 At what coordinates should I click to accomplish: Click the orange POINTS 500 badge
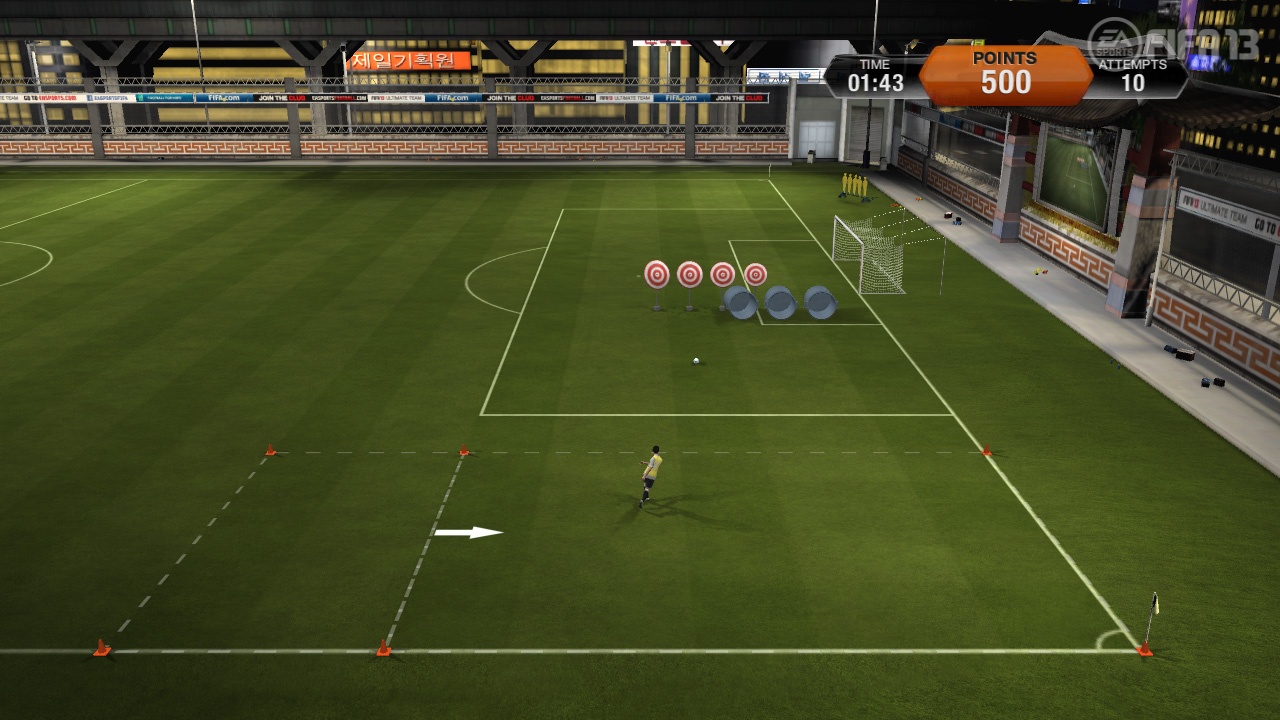[x=1005, y=73]
